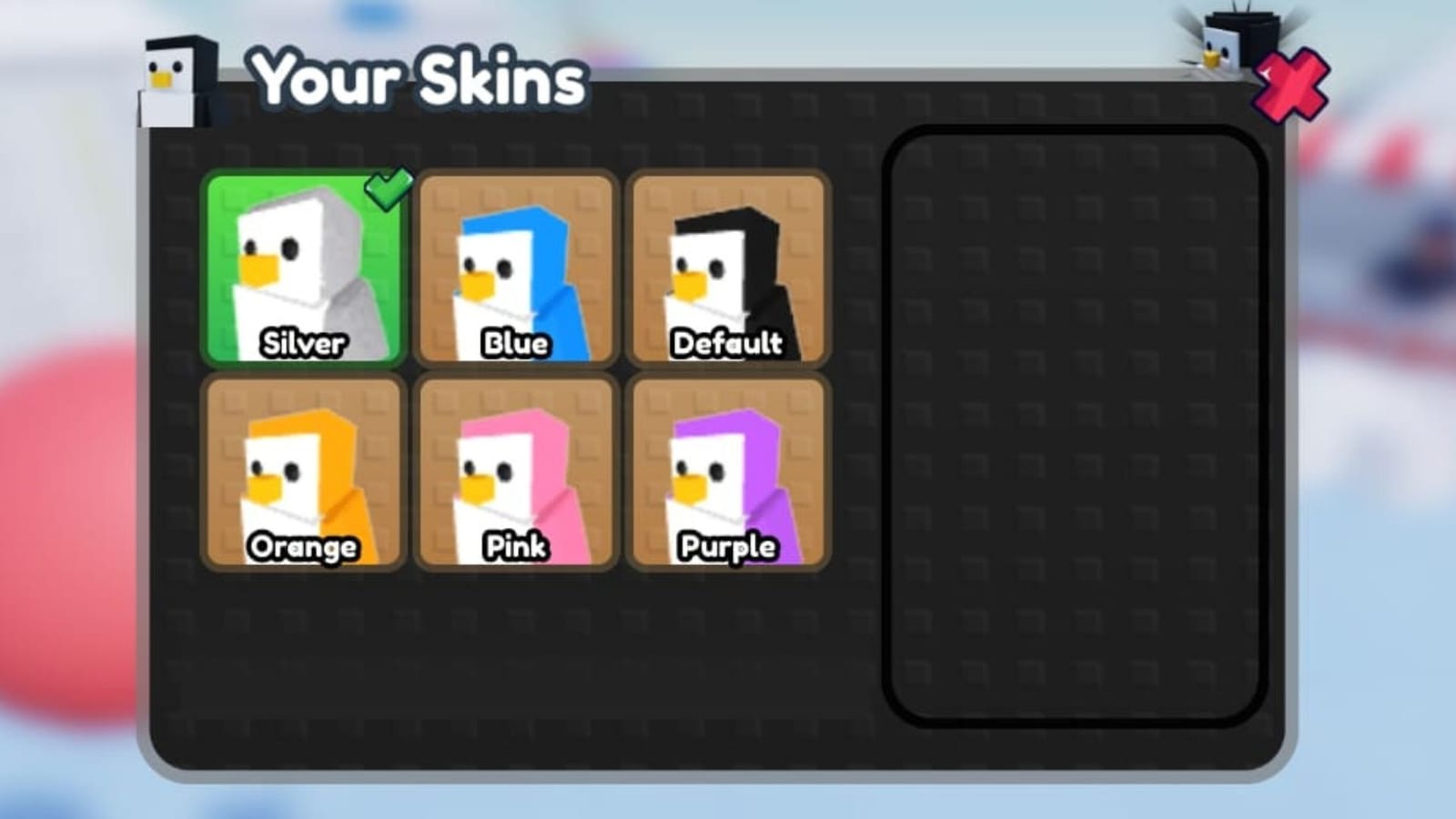Select the Silver skin label text
This screenshot has width=1456, height=819.
pyautogui.click(x=303, y=345)
